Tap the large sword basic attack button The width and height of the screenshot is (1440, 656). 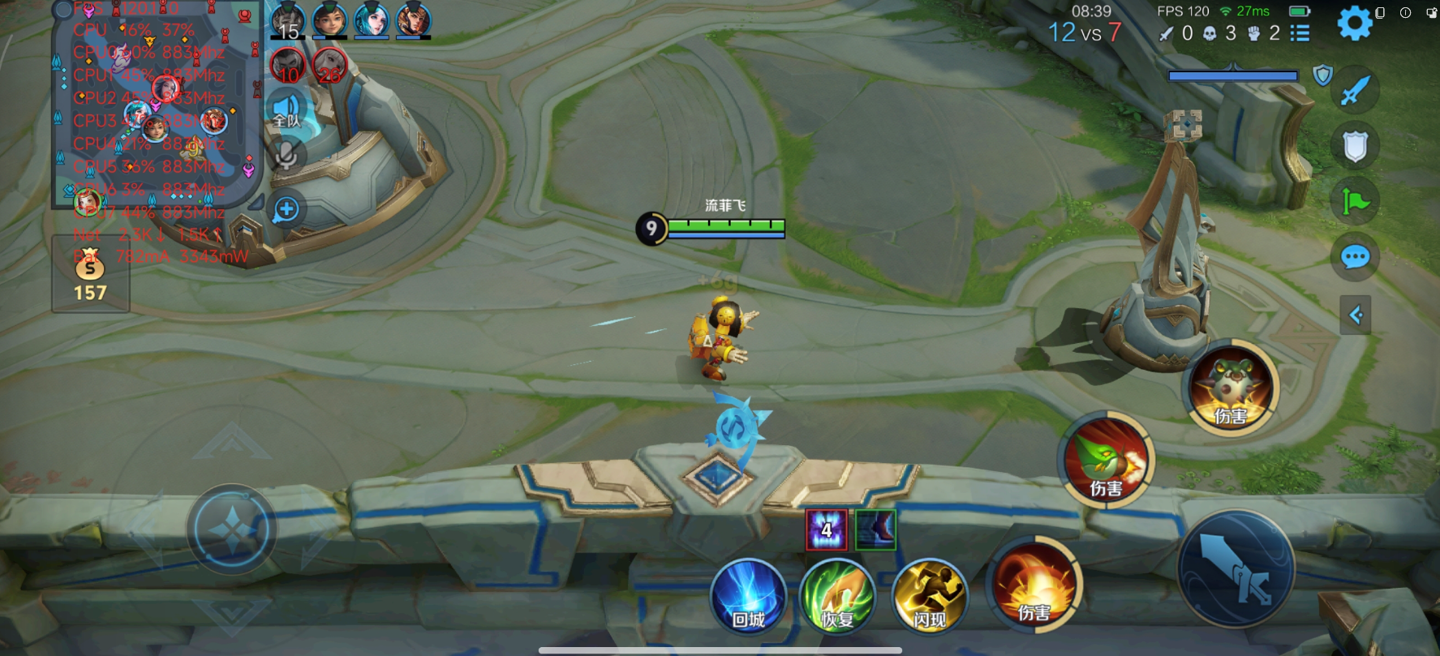pyautogui.click(x=1236, y=569)
